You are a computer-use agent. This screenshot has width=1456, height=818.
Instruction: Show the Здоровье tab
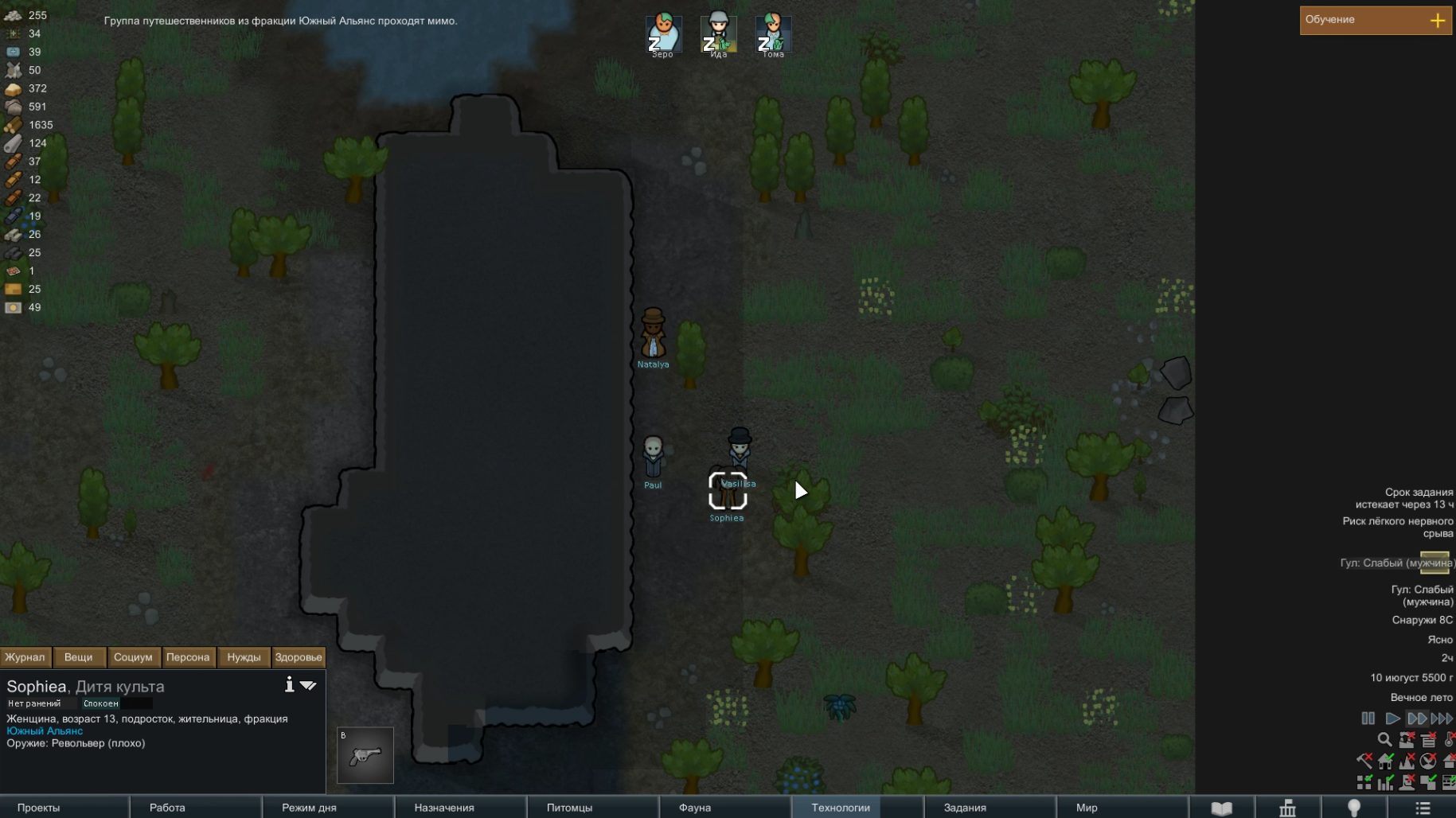tap(299, 657)
